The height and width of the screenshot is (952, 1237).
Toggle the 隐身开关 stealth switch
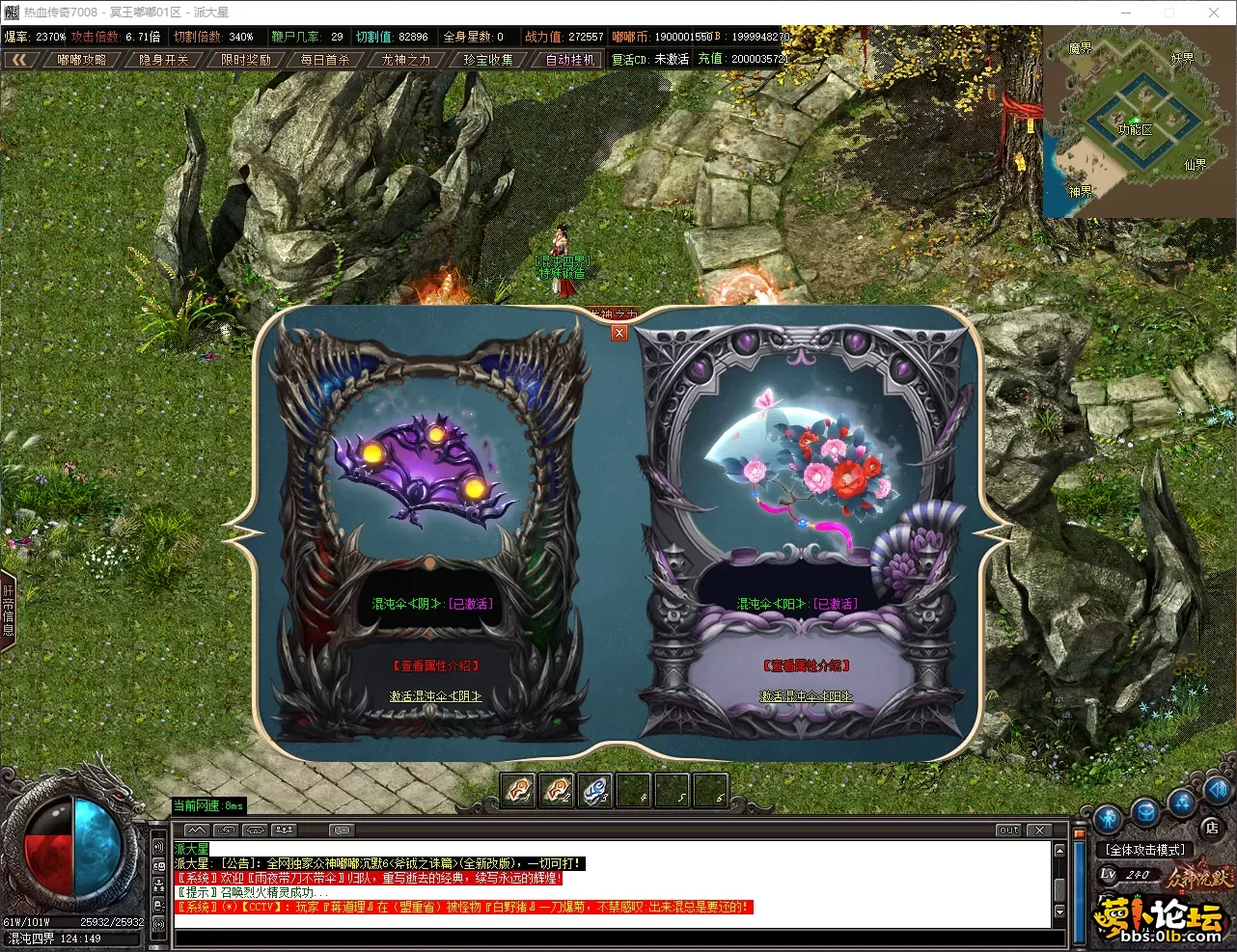click(x=164, y=60)
